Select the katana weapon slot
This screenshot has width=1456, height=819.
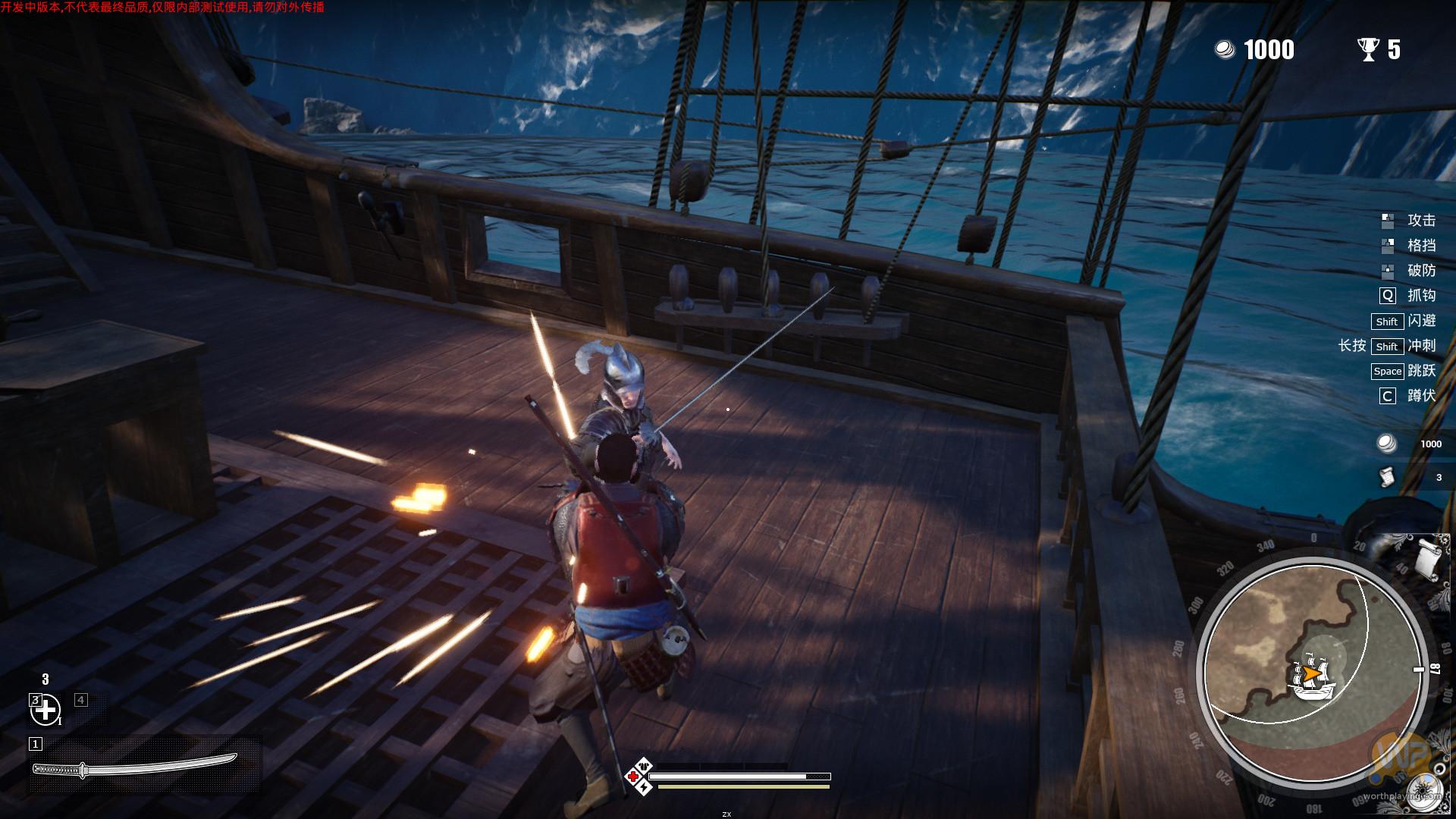pyautogui.click(x=135, y=767)
